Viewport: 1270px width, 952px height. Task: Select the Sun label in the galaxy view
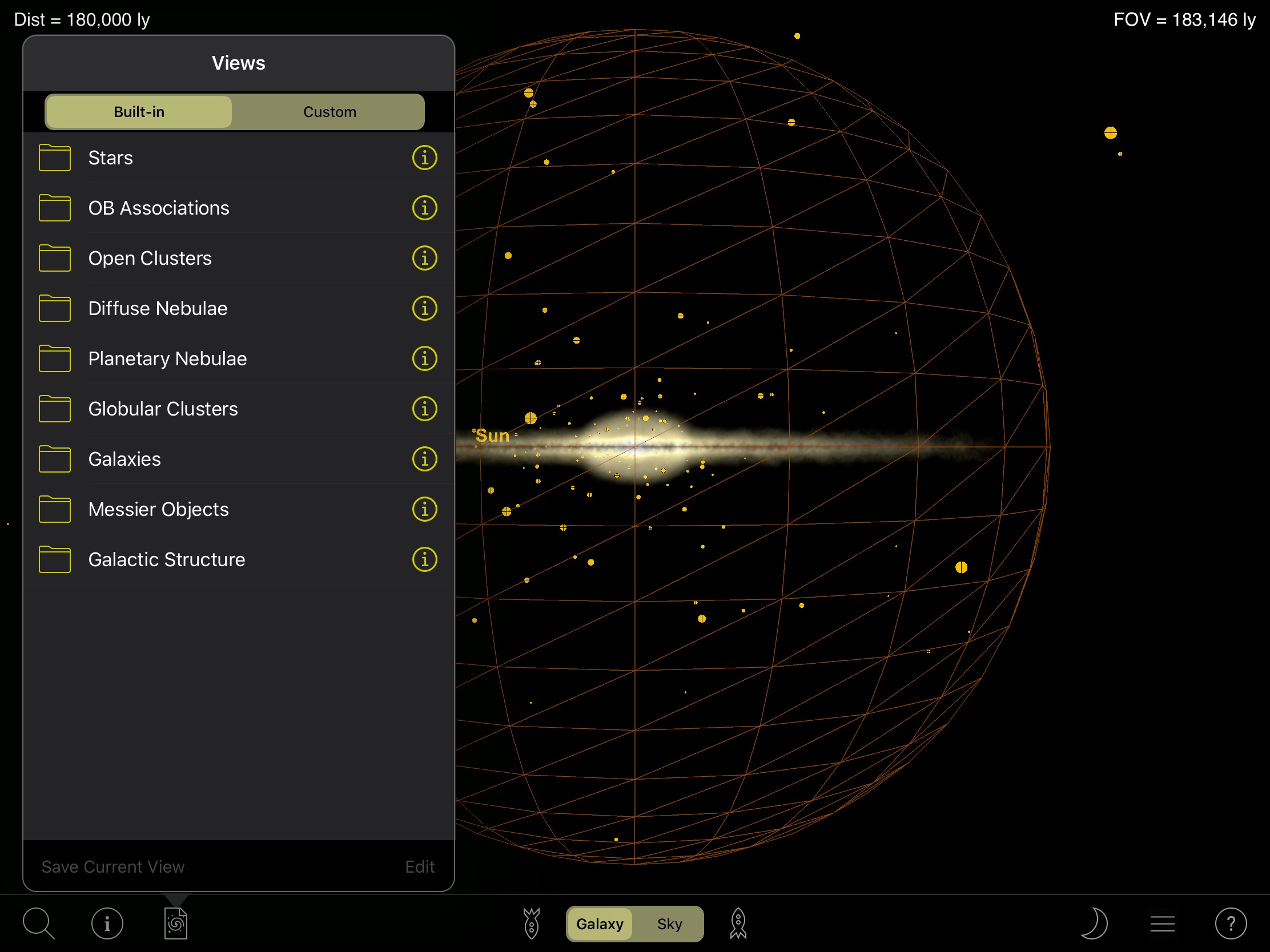(x=492, y=436)
